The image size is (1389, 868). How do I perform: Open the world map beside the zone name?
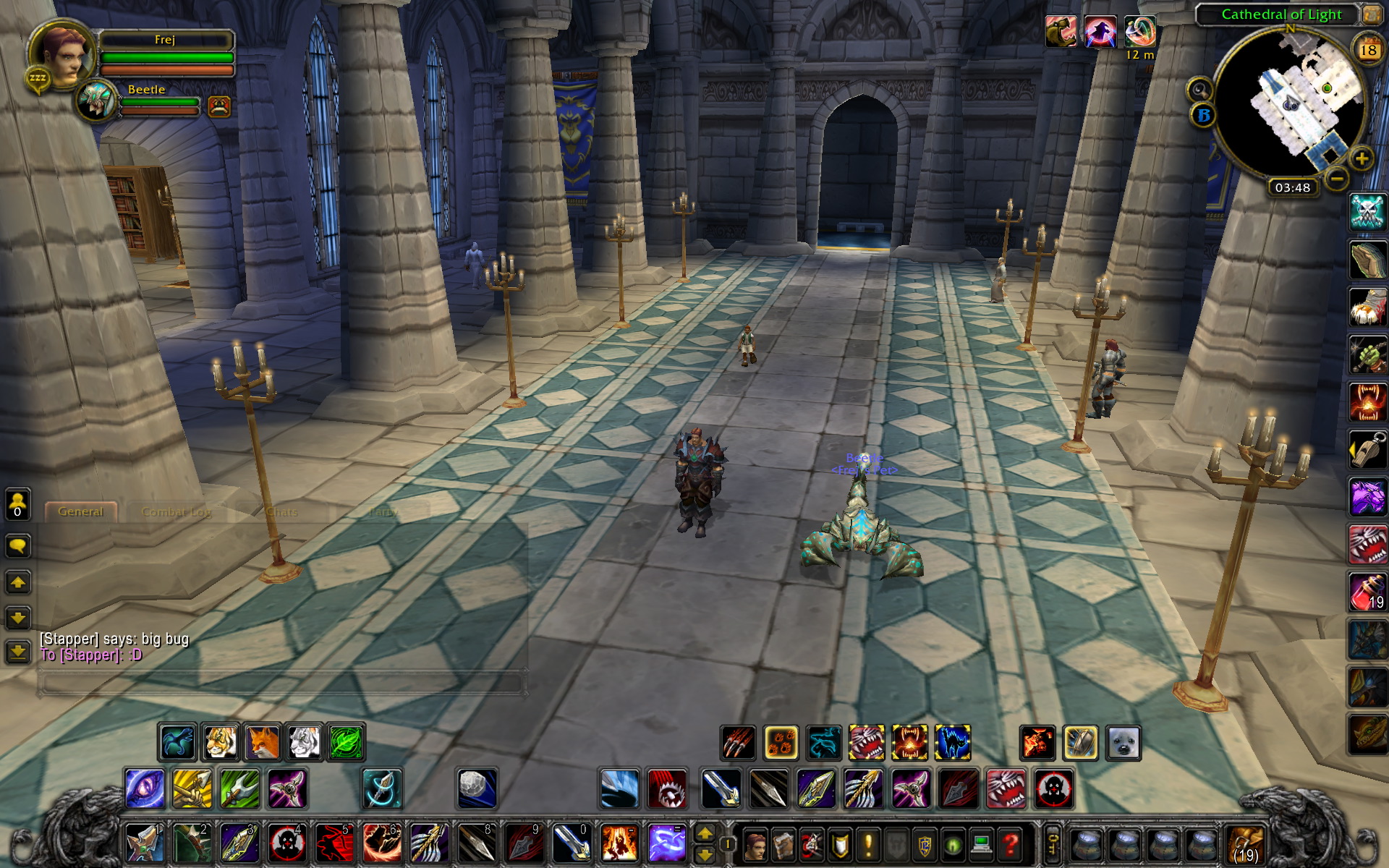[x=1372, y=15]
